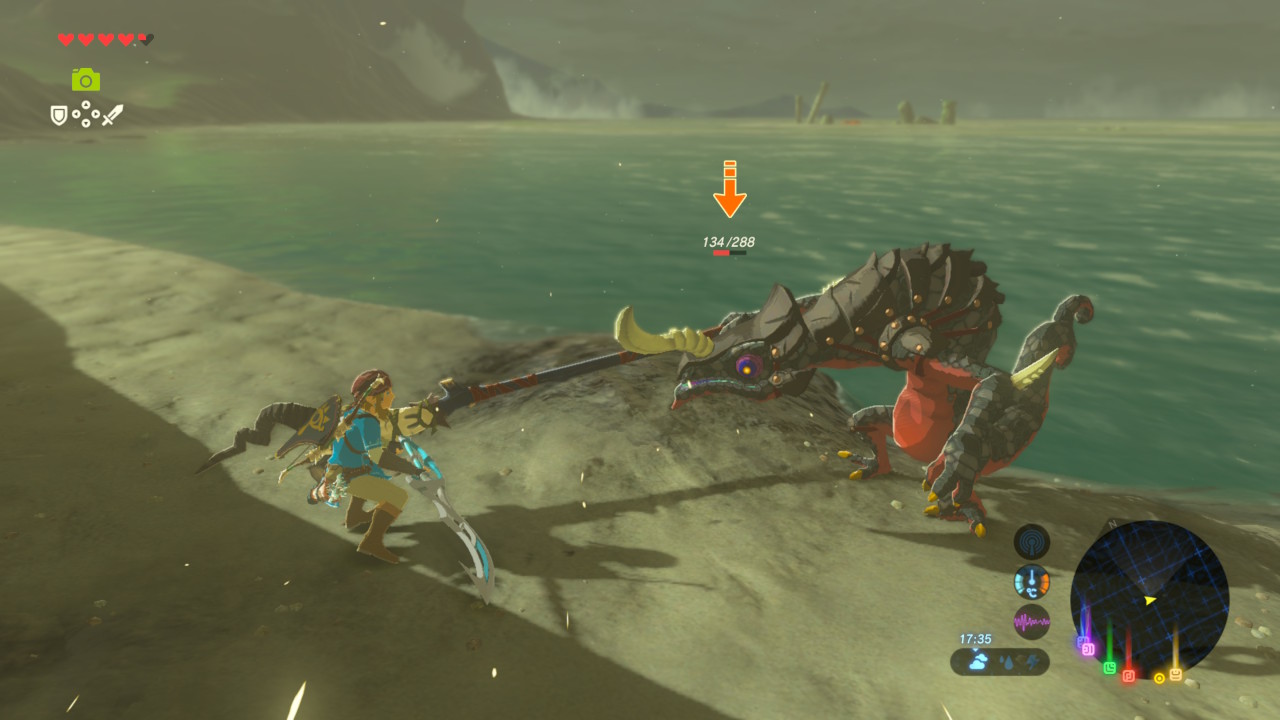The width and height of the screenshot is (1280, 720).
Task: Open the sword weapon quick-select icon
Action: point(111,115)
